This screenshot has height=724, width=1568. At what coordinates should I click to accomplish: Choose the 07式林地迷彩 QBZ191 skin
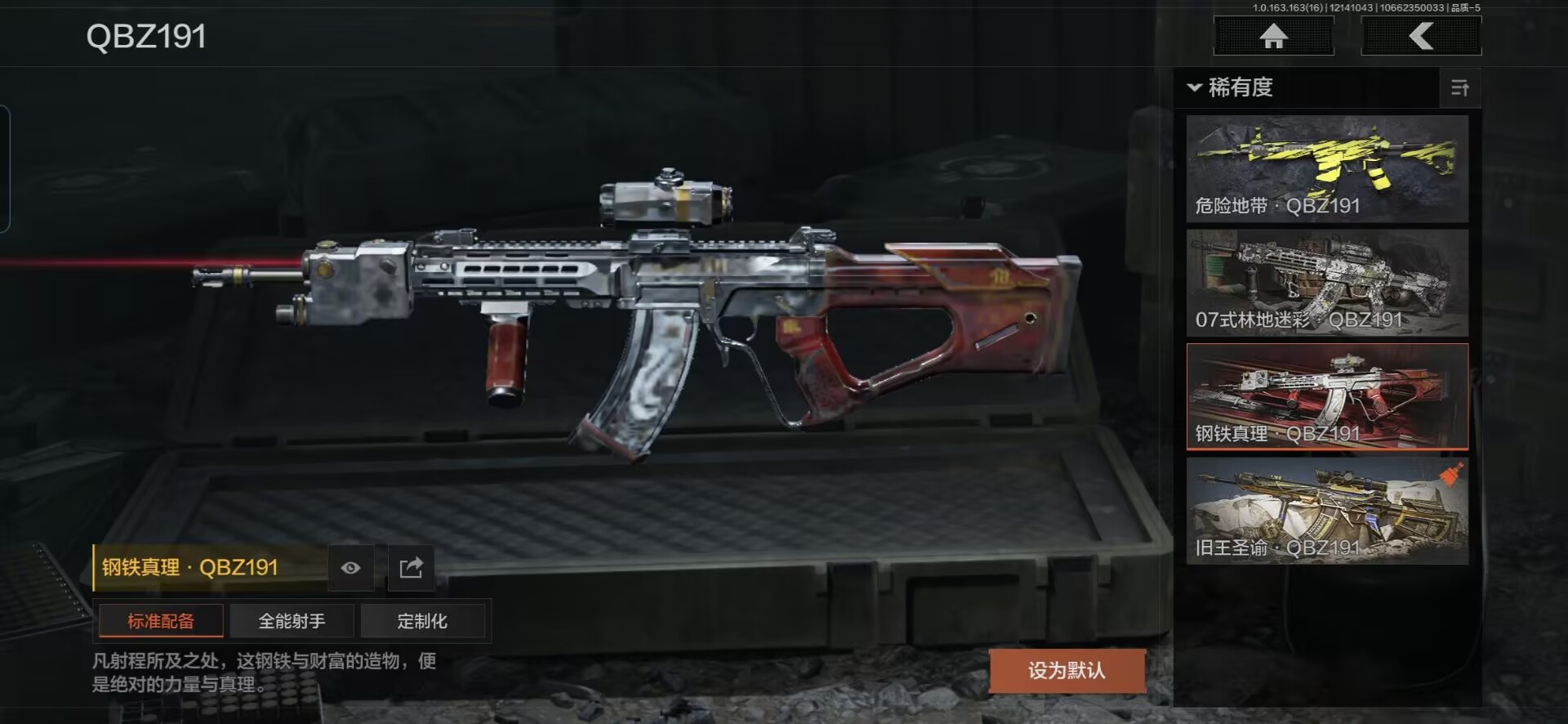[1327, 283]
